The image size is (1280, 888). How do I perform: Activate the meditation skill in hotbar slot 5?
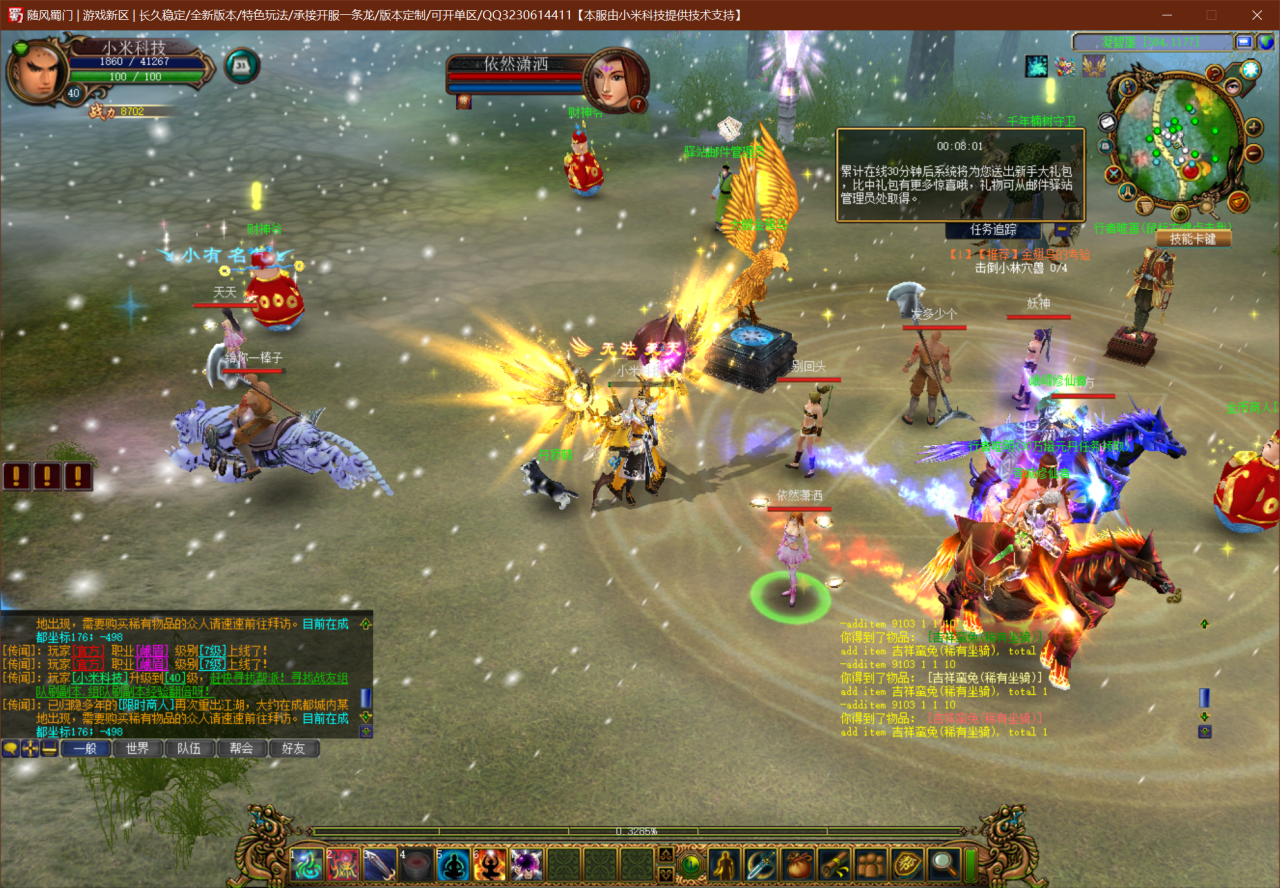click(454, 864)
